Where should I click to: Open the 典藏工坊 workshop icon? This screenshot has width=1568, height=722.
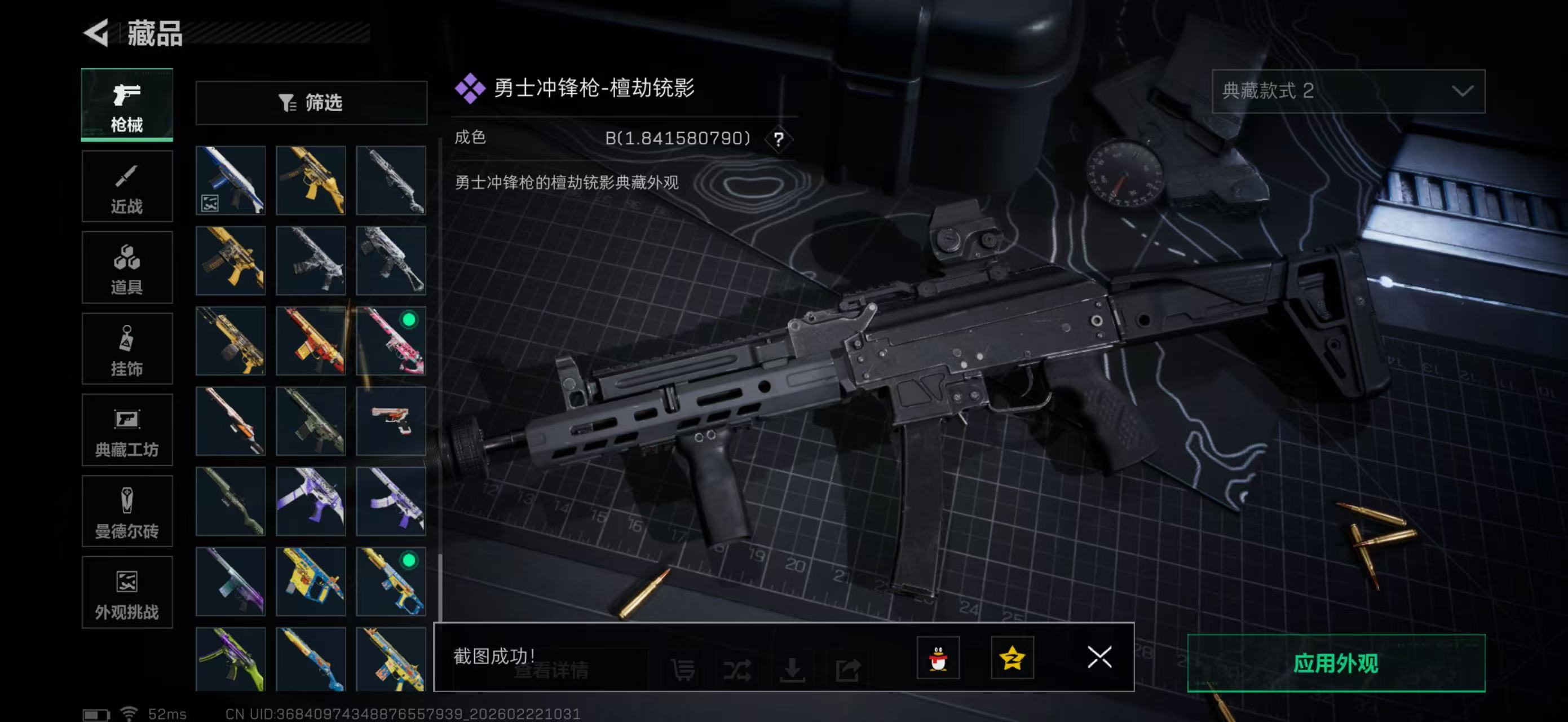click(127, 430)
